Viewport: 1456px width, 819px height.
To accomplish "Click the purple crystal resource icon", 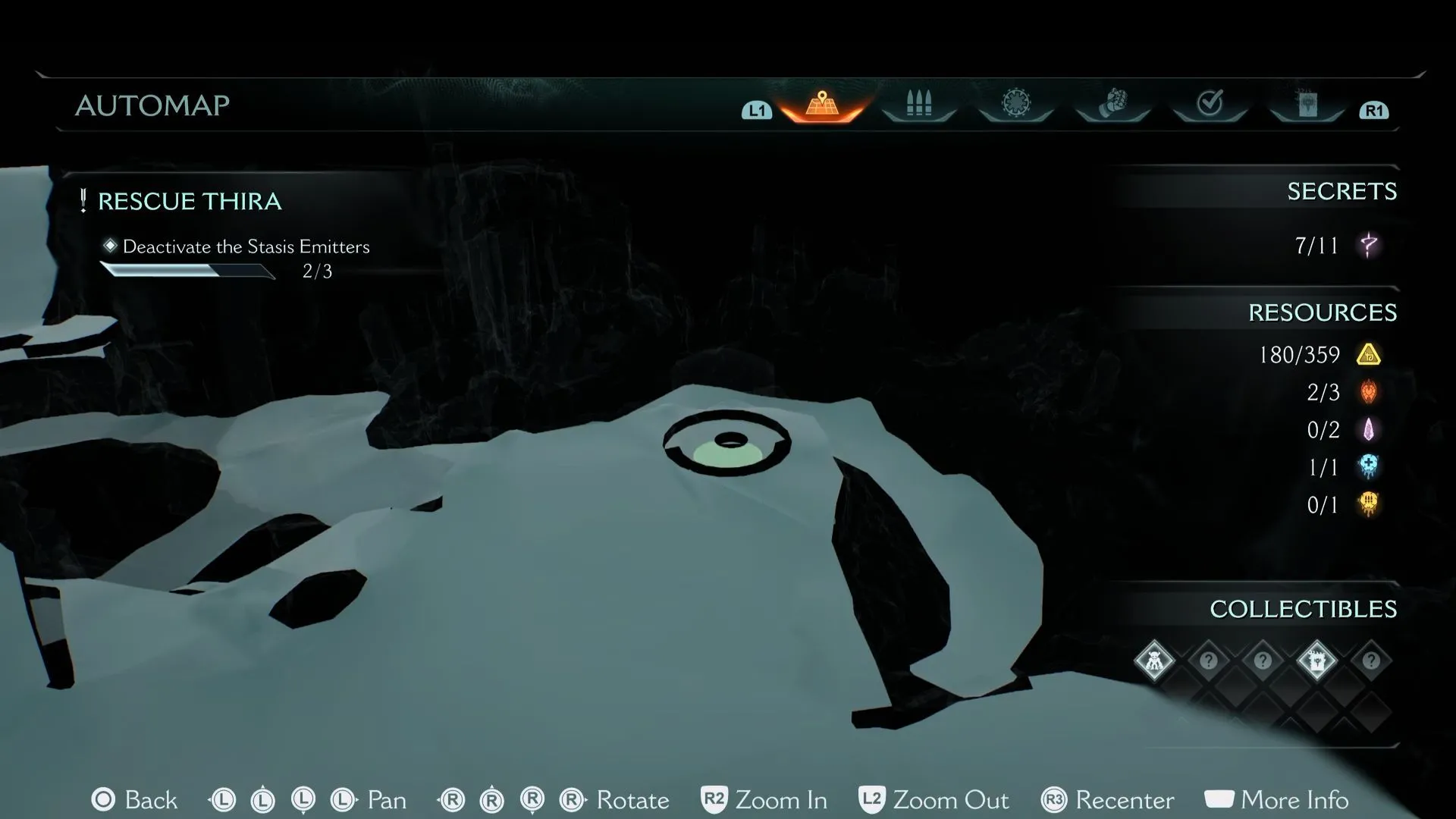I will (x=1369, y=430).
